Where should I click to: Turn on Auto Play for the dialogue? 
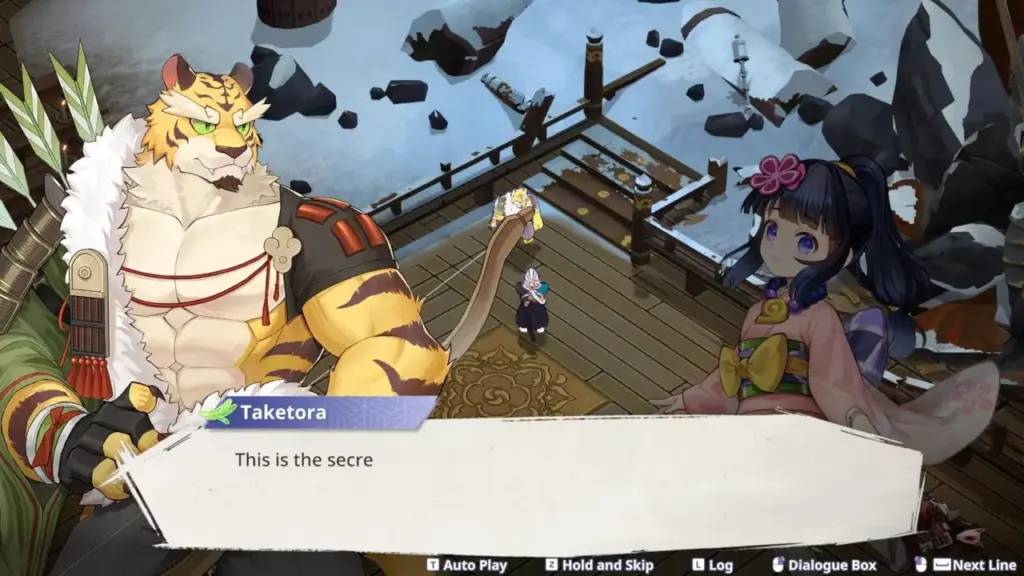tap(467, 565)
